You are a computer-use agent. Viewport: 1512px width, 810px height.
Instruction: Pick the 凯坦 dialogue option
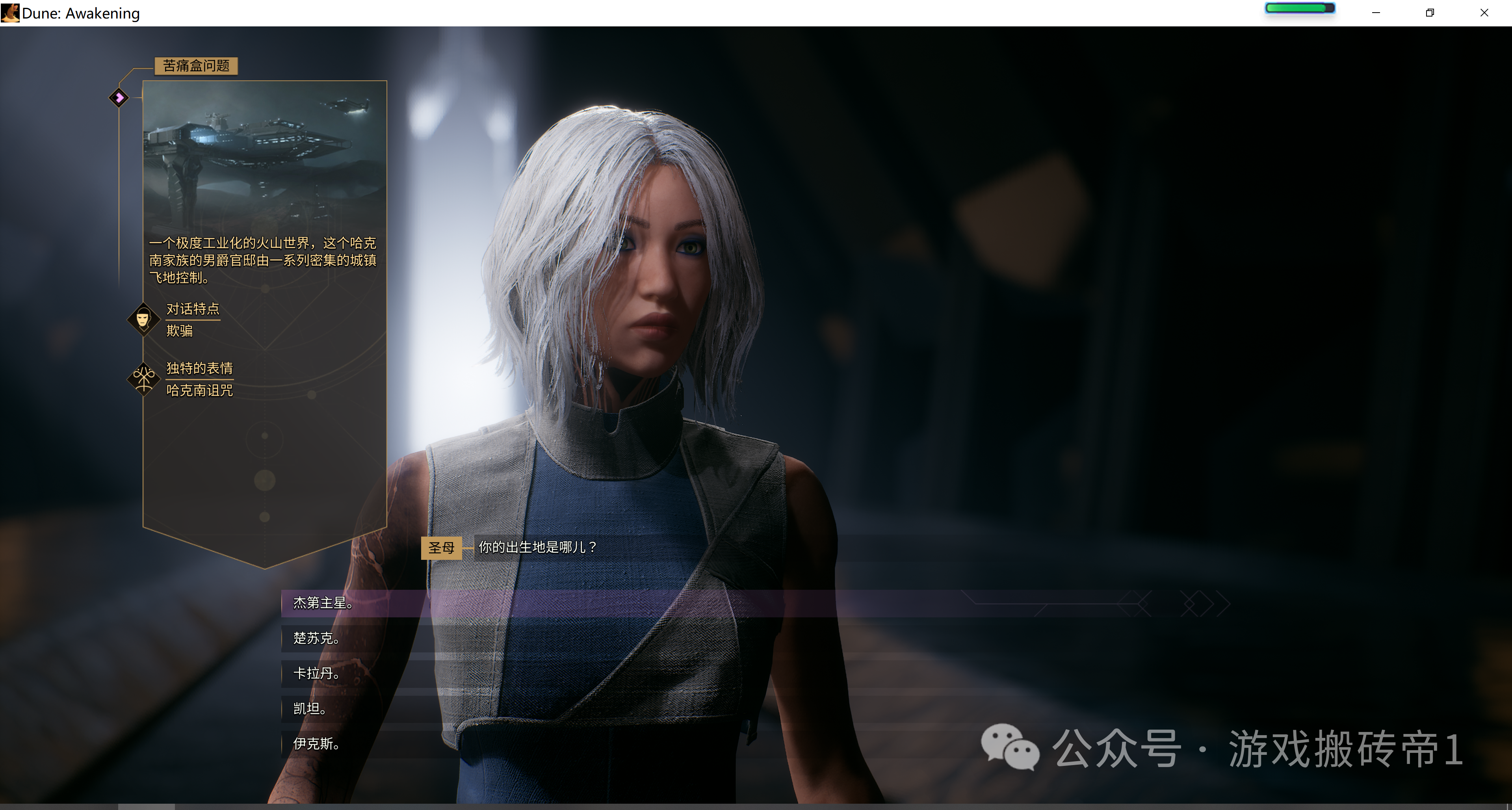[x=310, y=709]
